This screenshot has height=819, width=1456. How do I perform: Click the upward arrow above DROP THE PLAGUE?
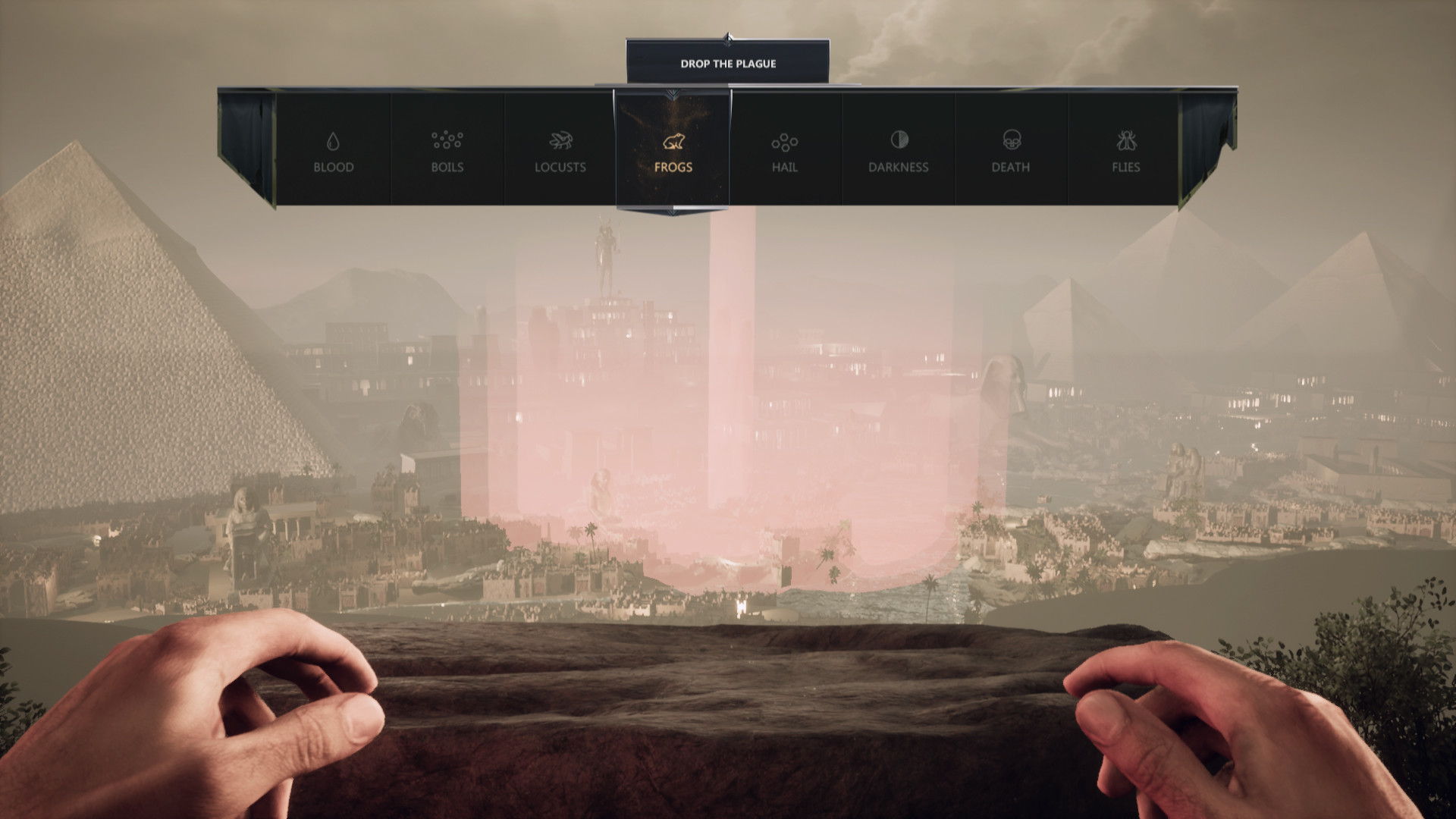[x=729, y=36]
